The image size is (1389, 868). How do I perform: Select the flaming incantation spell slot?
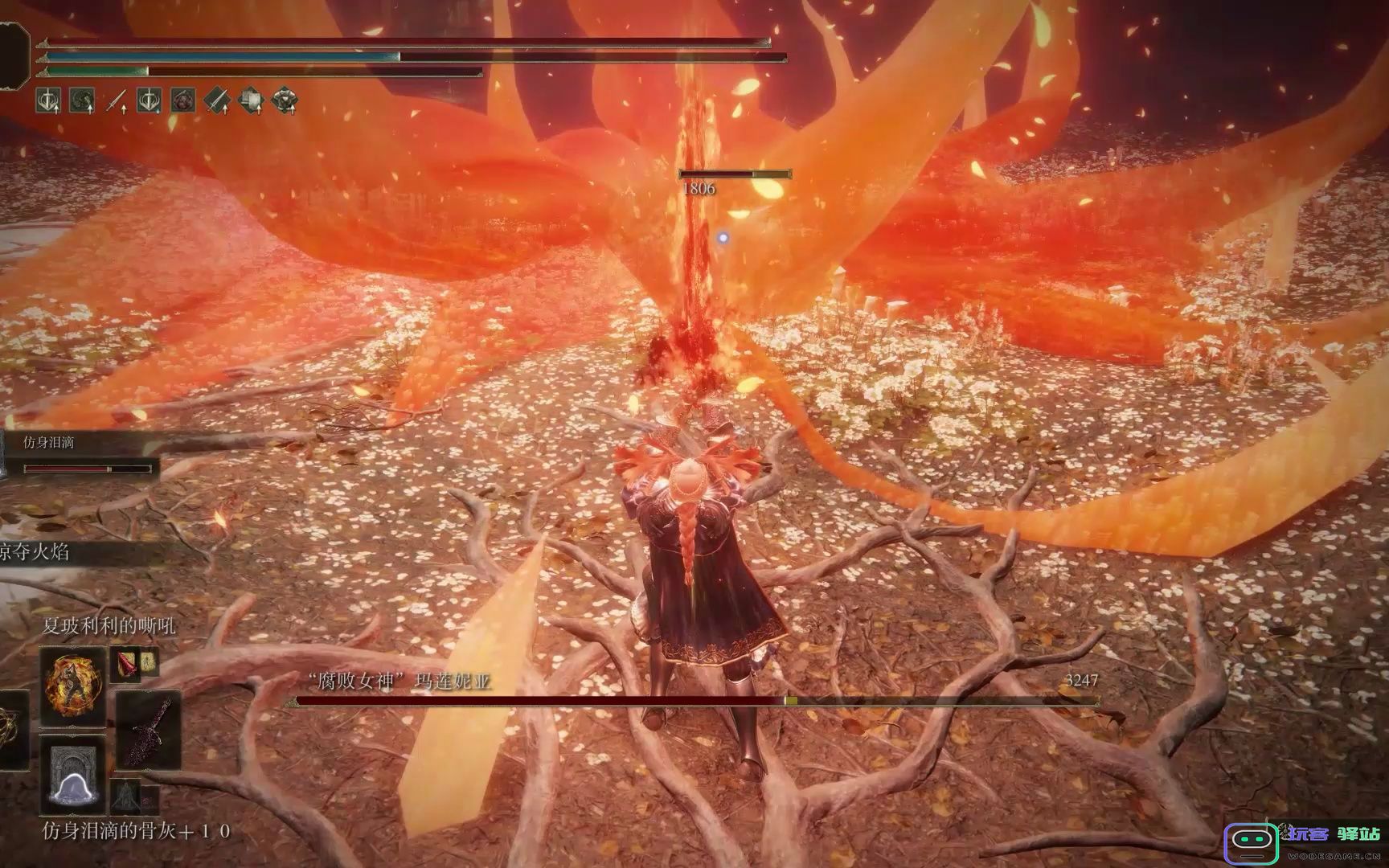point(72,687)
